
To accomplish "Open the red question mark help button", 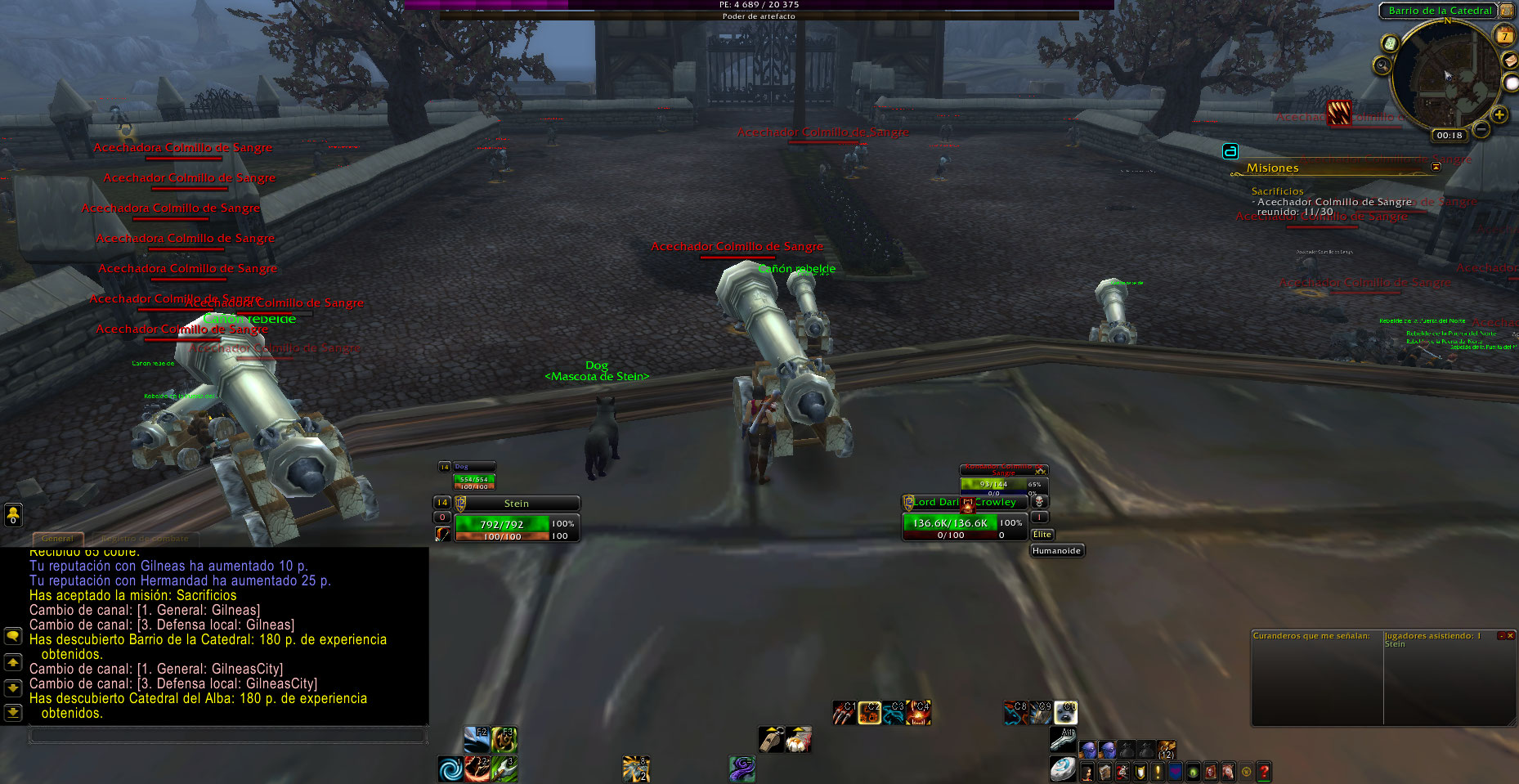I will tap(1264, 771).
